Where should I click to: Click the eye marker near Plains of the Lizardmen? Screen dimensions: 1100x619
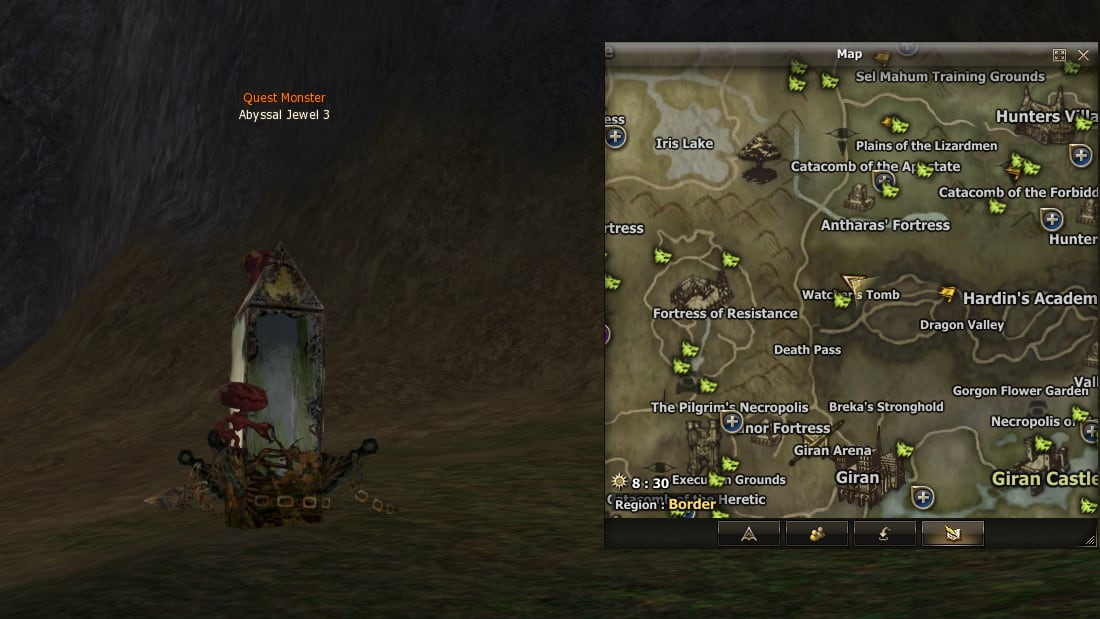tap(841, 133)
